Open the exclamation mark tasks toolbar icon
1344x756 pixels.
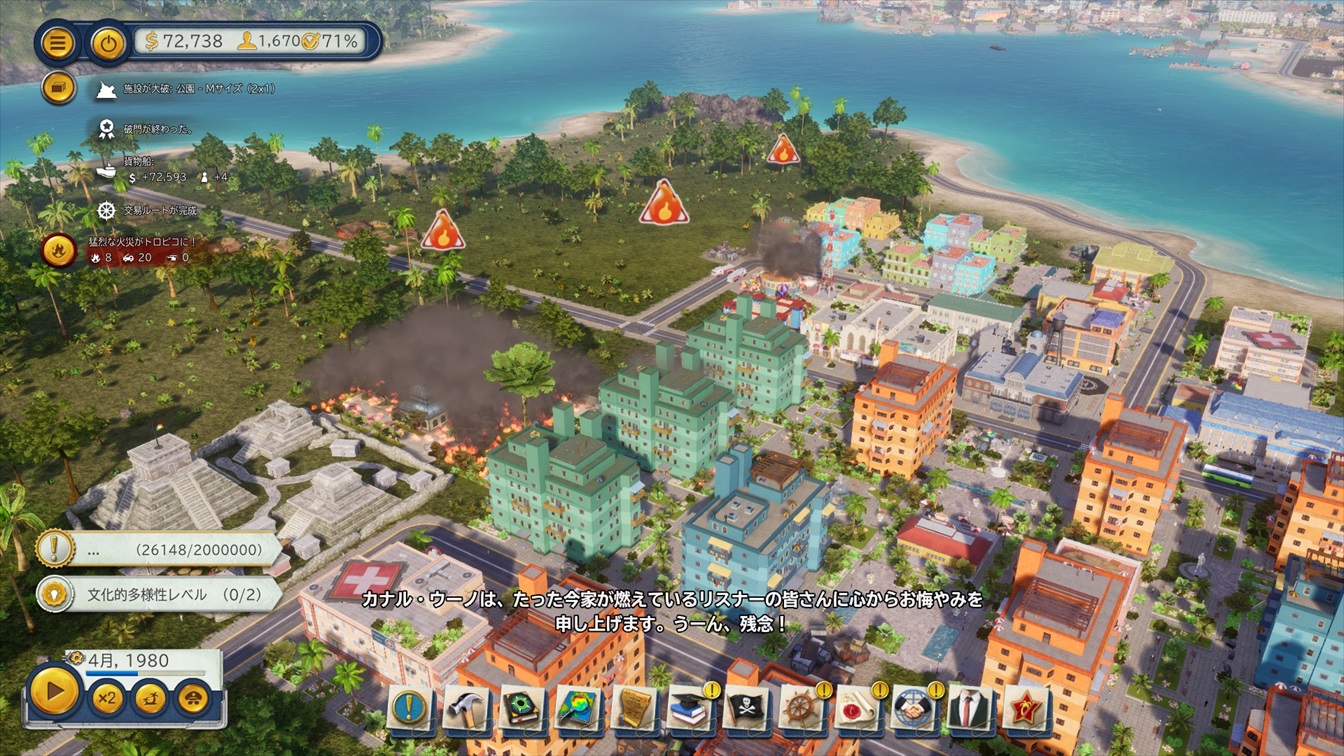click(410, 708)
